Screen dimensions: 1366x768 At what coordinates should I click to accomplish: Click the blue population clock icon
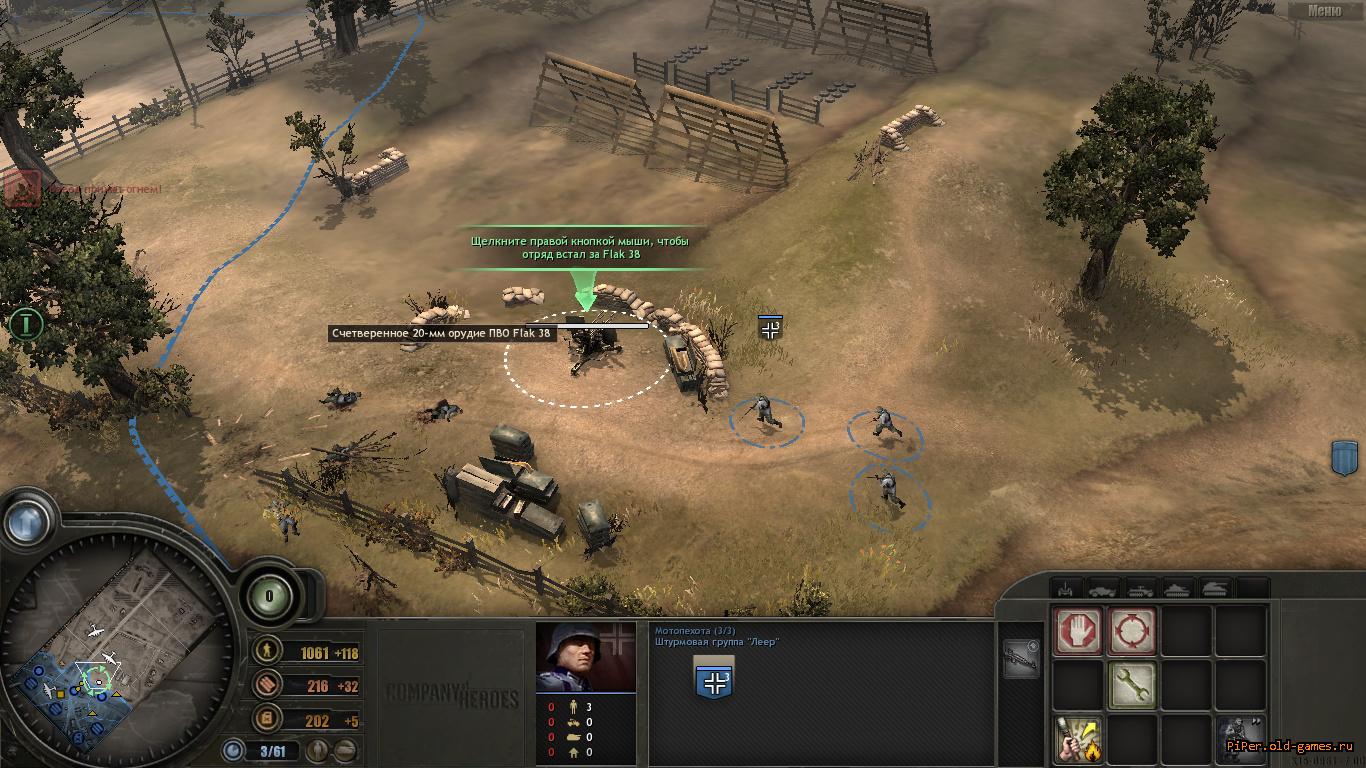coord(234,750)
